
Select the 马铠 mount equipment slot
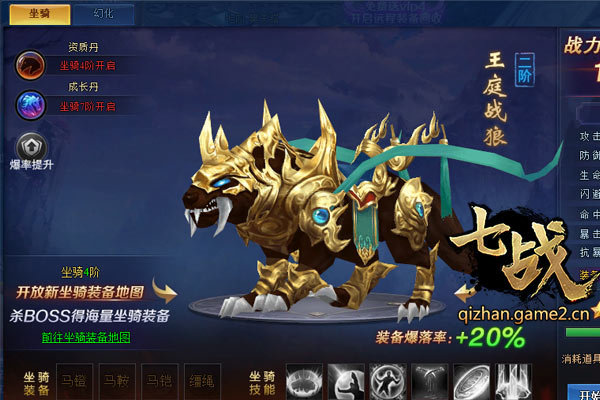pos(74,381)
